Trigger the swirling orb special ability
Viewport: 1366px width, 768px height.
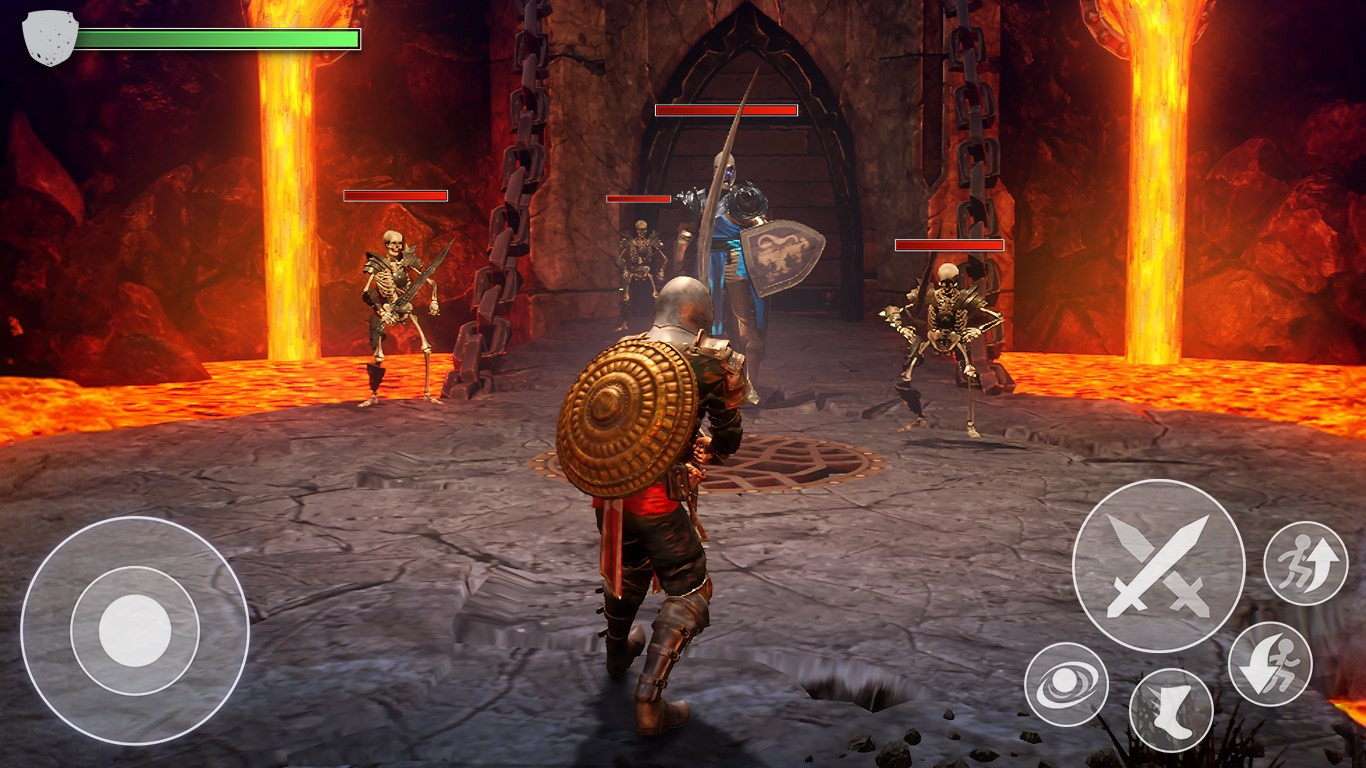click(1066, 685)
